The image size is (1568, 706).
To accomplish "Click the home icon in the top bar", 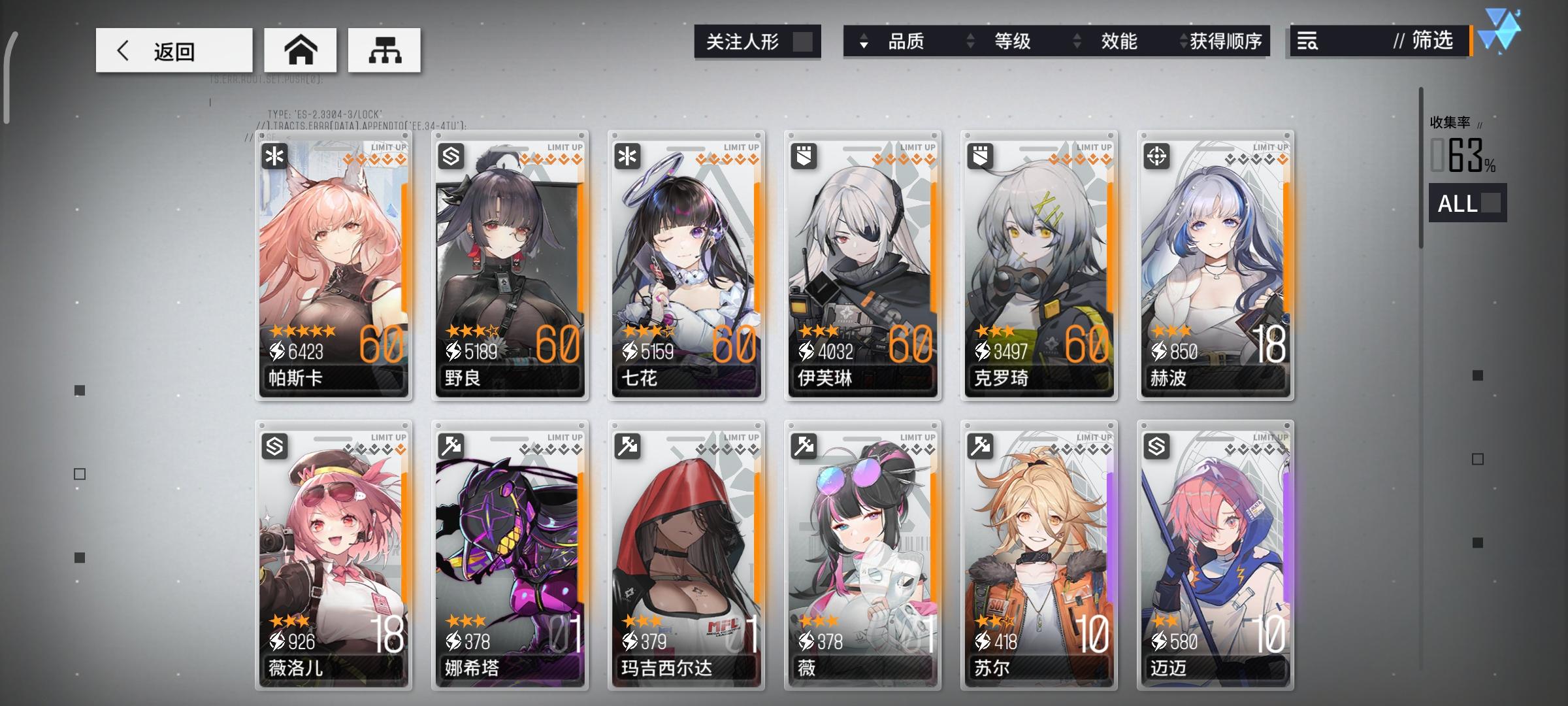I will click(x=301, y=49).
